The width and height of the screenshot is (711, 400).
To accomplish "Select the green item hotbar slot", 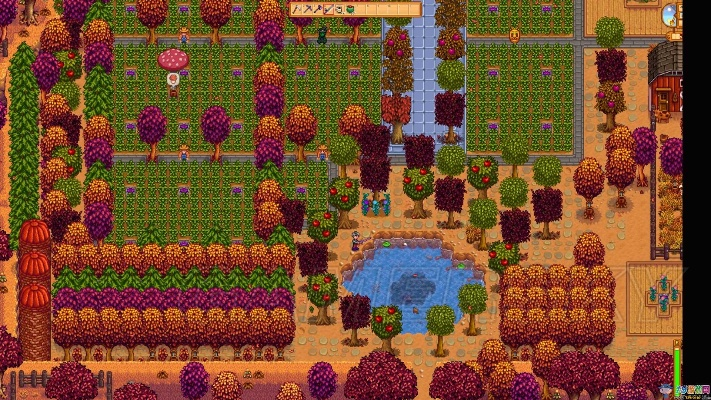I will [x=350, y=9].
